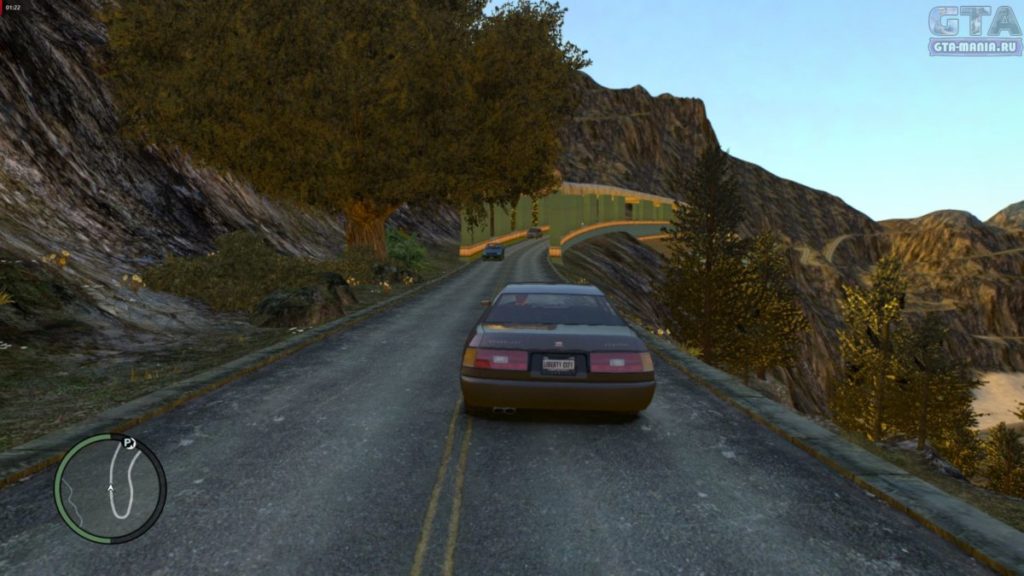The image size is (1024, 576).
Task: Click the circular radar minimap
Action: 111,488
